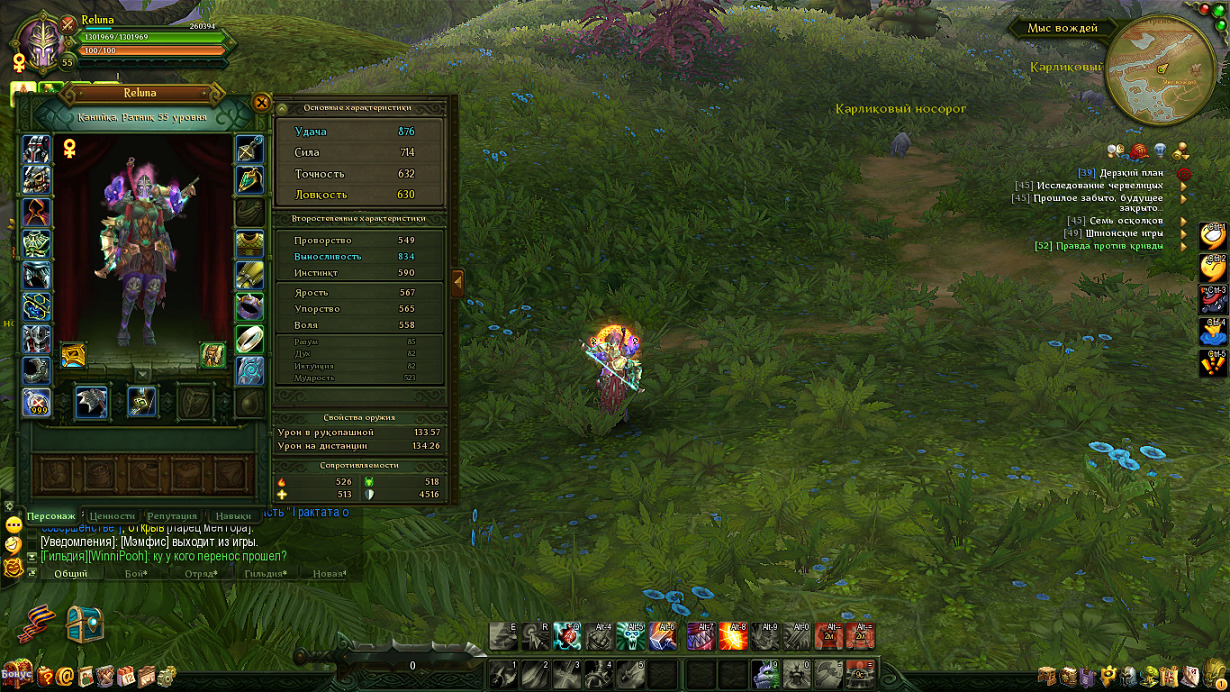Activate the fire explosion ability Alt-8
The width and height of the screenshot is (1230, 692).
[x=733, y=635]
